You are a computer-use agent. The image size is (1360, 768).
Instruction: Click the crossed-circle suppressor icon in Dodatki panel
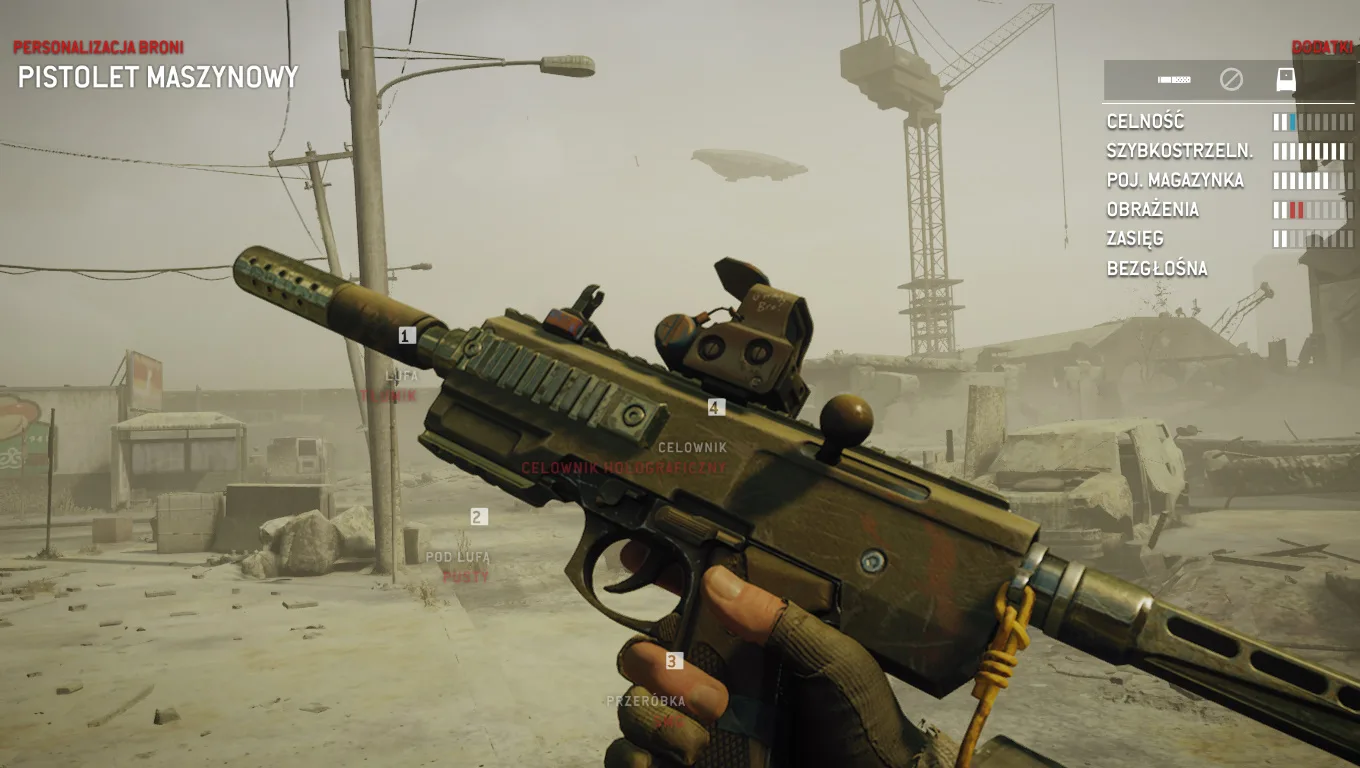point(1232,79)
